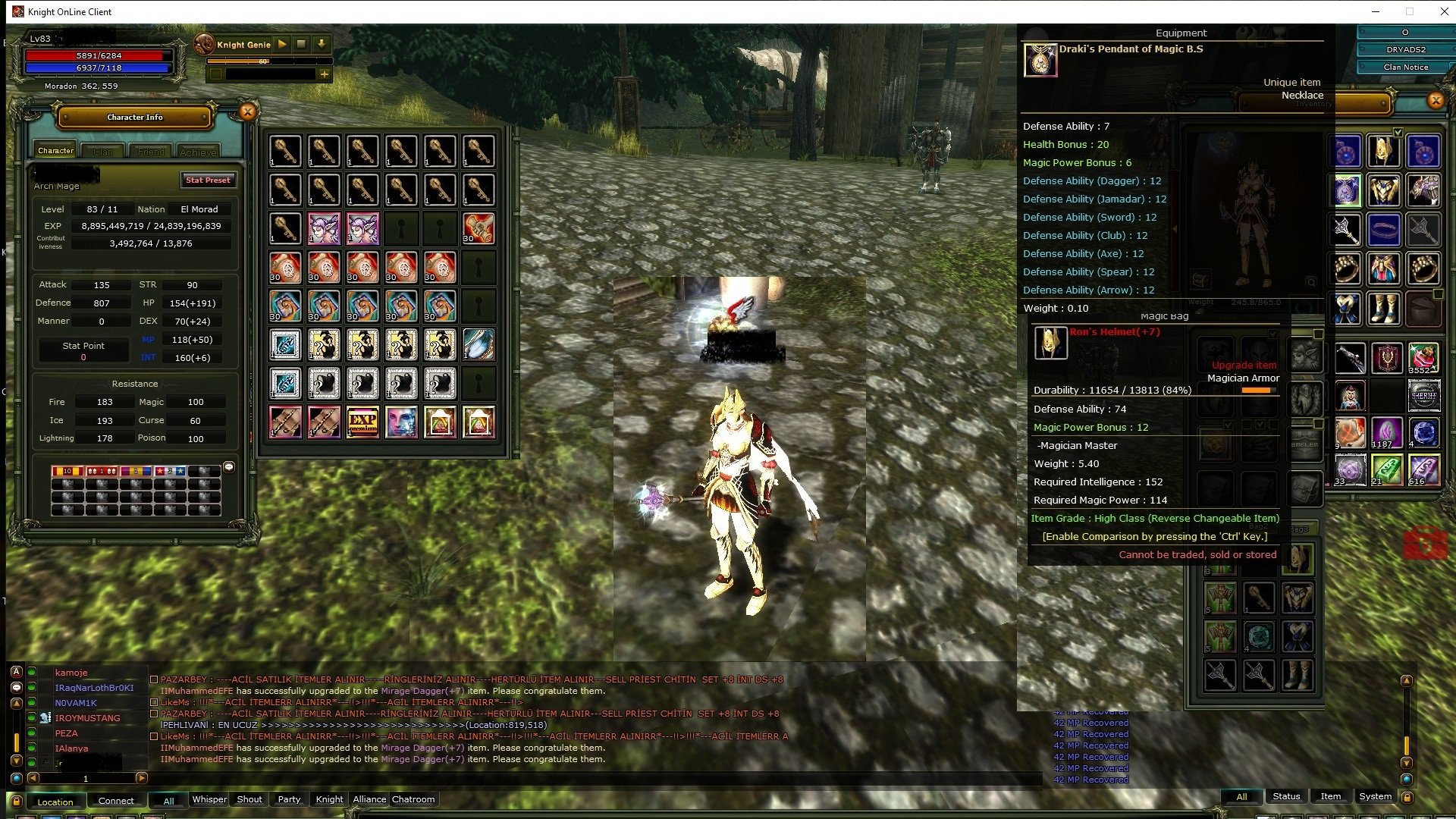Open the Achieve tab
The height and width of the screenshot is (819, 1456).
(x=198, y=152)
